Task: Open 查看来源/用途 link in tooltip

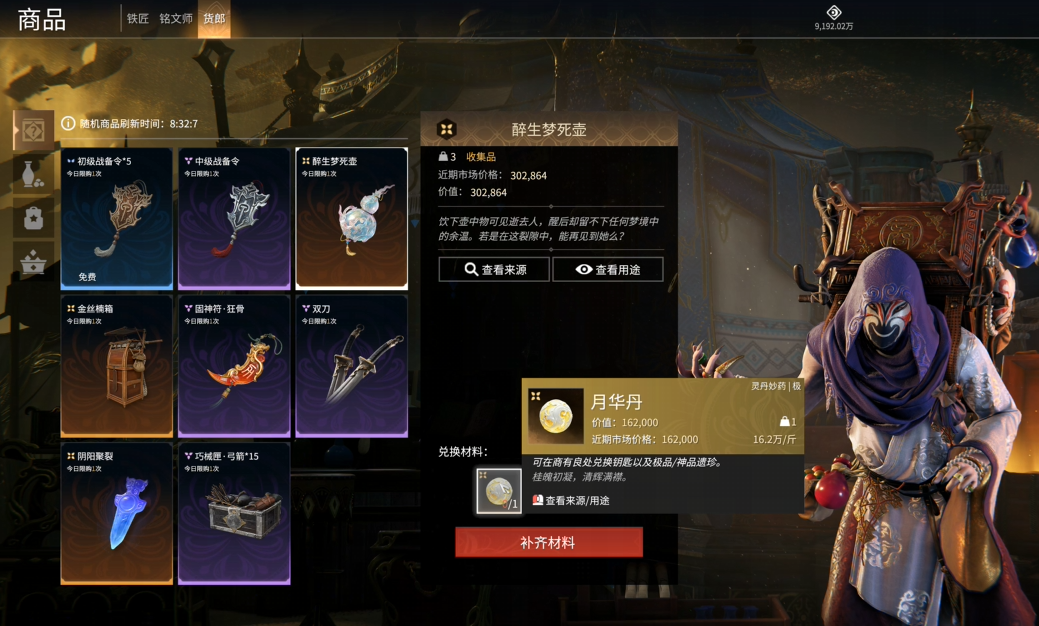Action: point(571,500)
